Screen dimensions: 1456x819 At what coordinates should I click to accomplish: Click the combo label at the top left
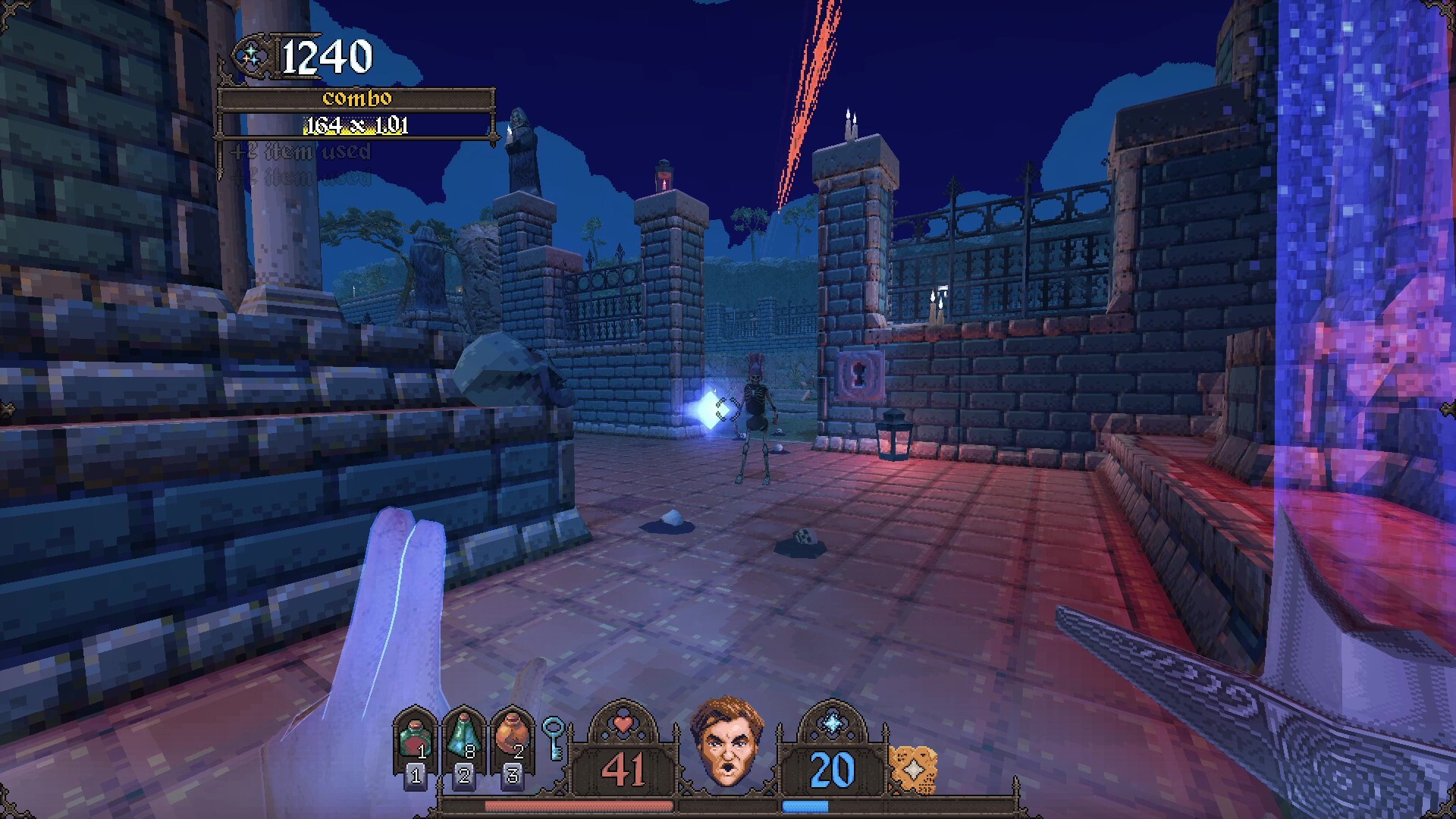point(356,97)
